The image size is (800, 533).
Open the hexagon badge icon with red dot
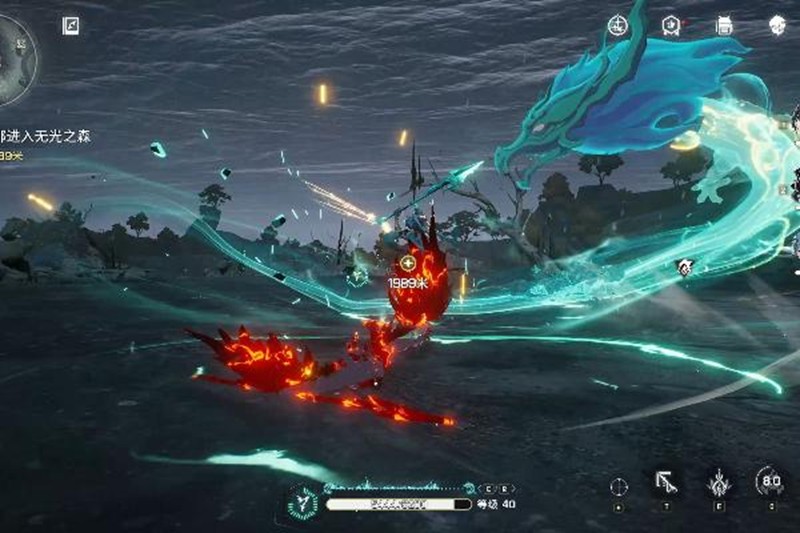(673, 26)
